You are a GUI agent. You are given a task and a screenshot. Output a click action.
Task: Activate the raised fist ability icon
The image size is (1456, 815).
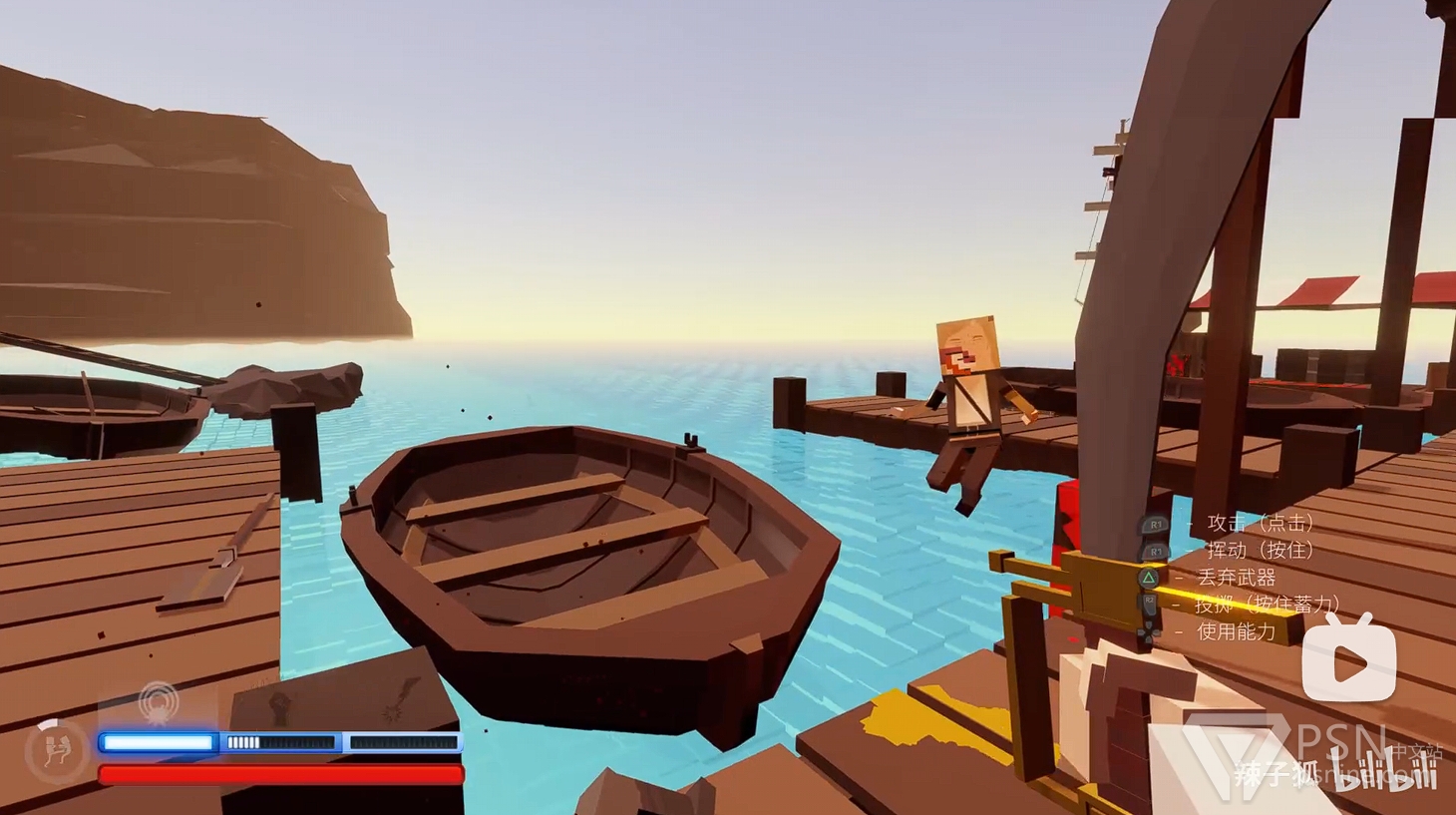[282, 704]
